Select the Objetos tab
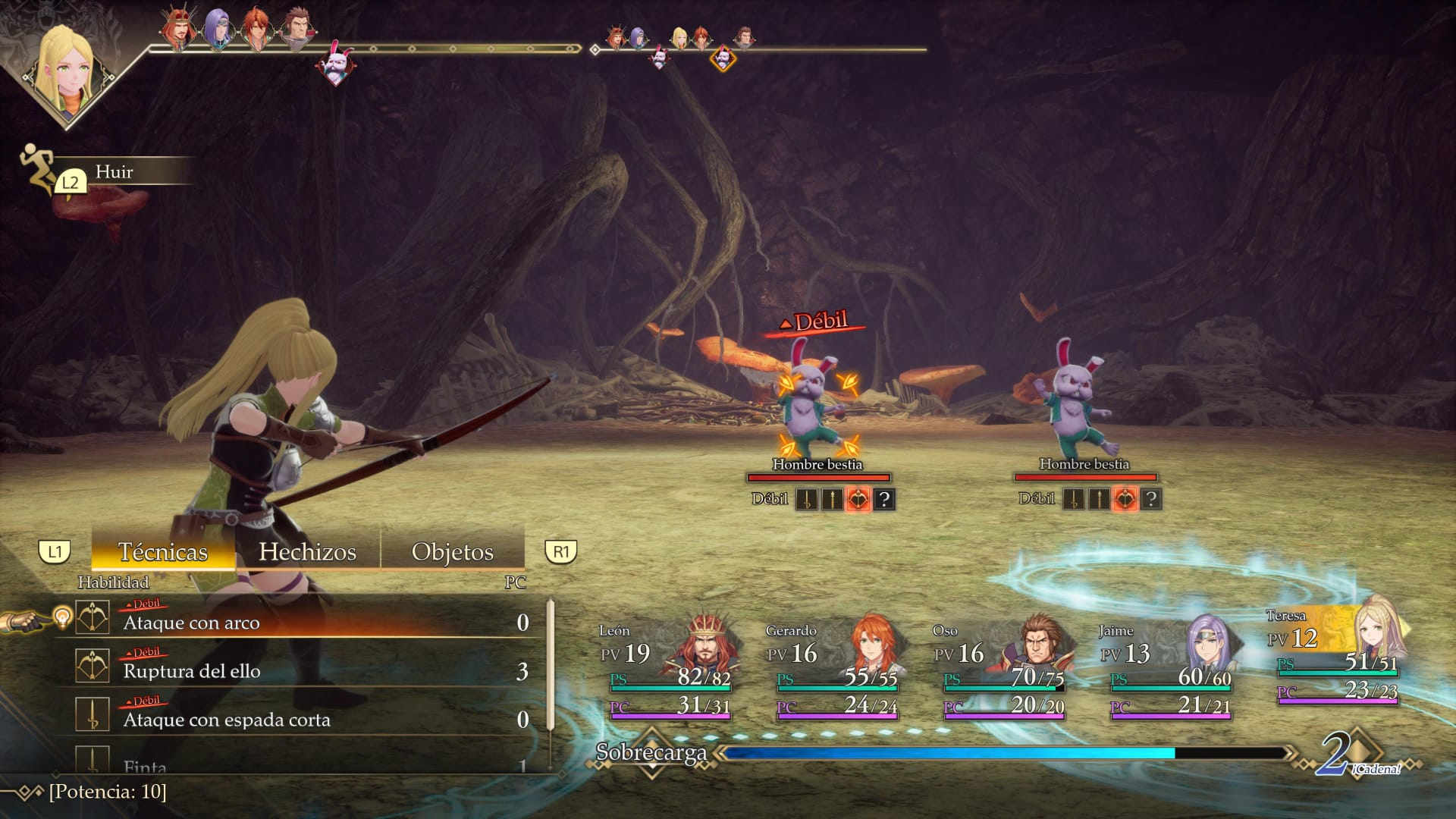1456x819 pixels. (x=452, y=551)
